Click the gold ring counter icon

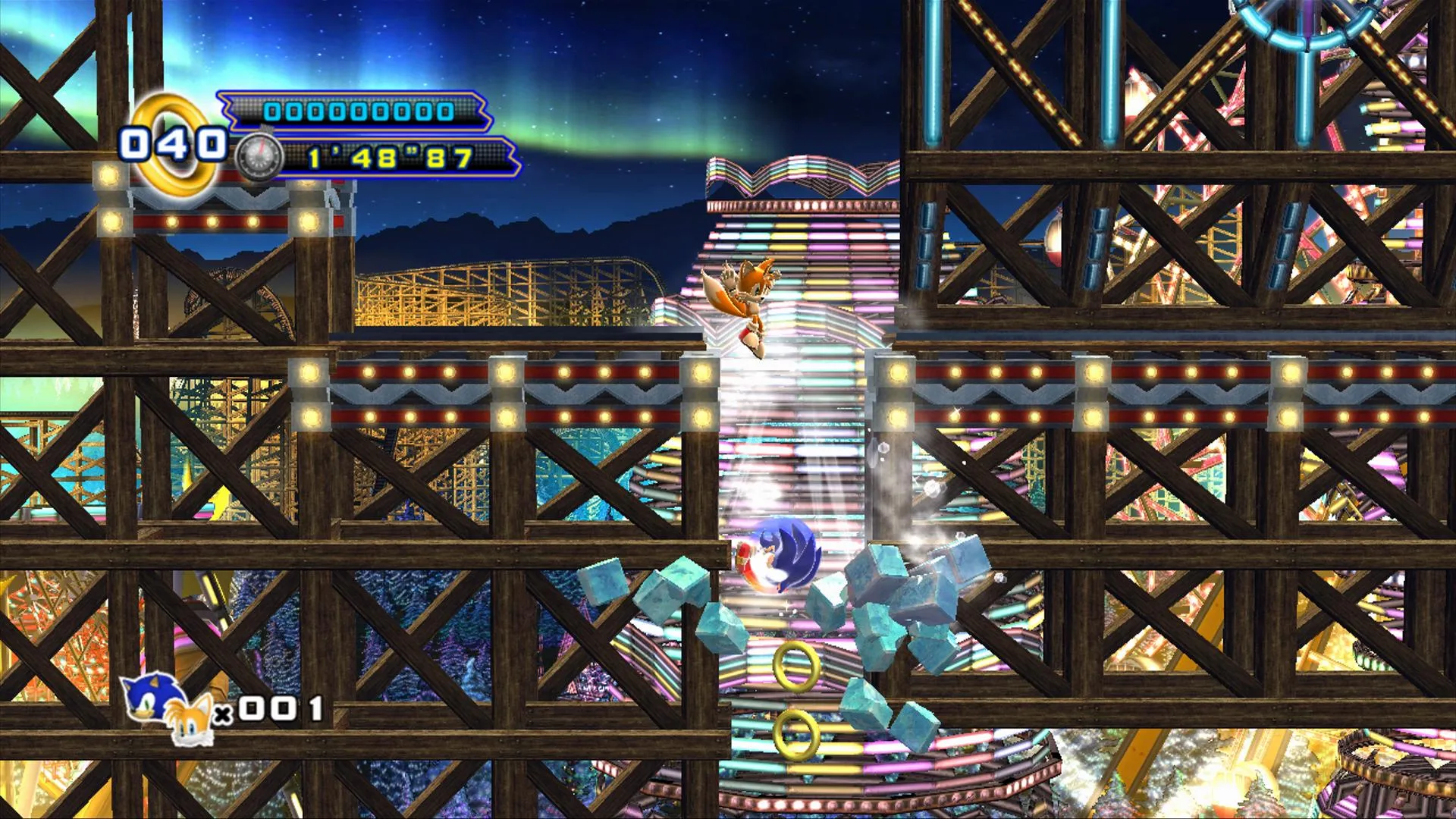[x=176, y=143]
